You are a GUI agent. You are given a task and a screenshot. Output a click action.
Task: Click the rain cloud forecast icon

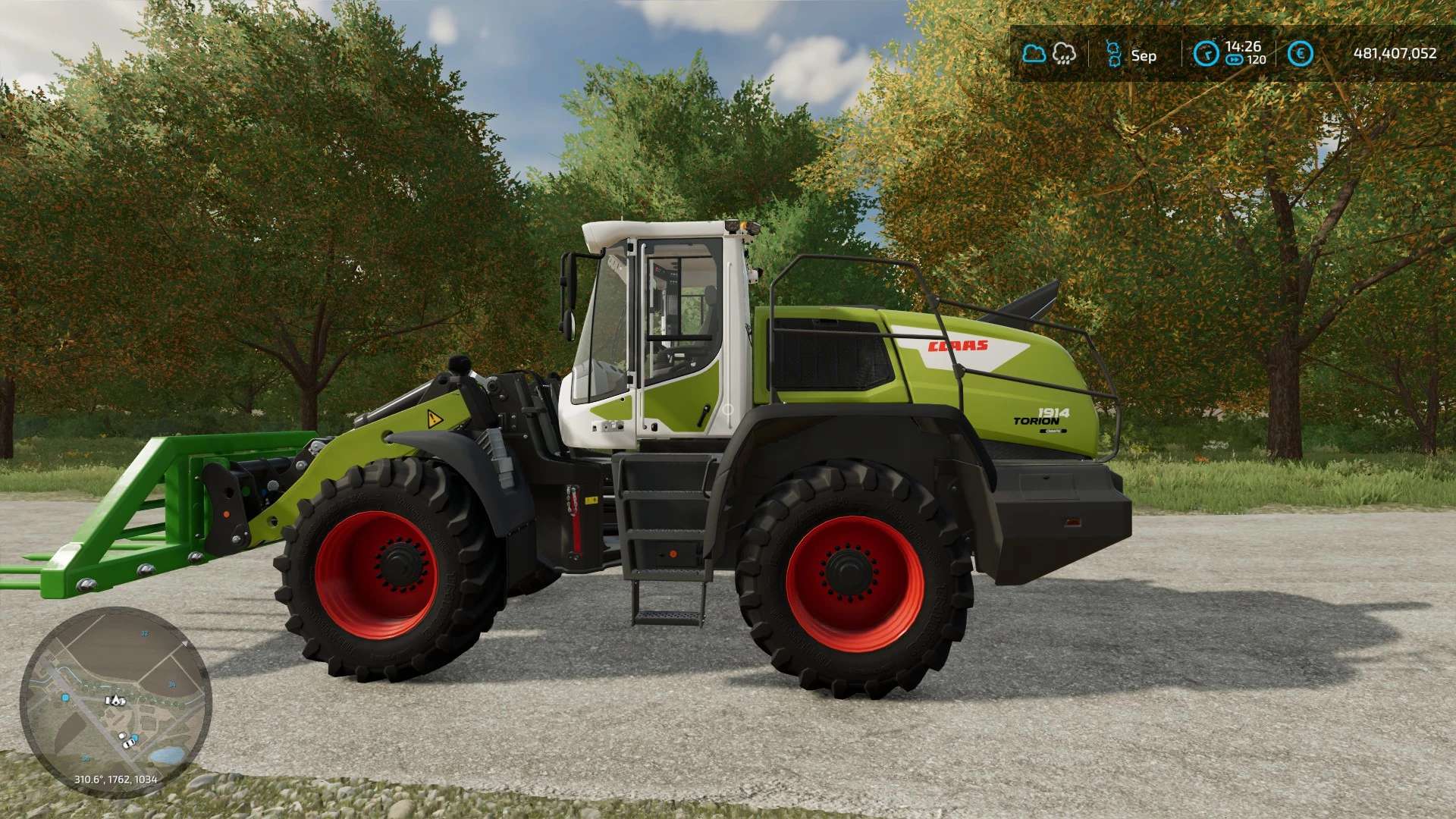tap(1065, 54)
